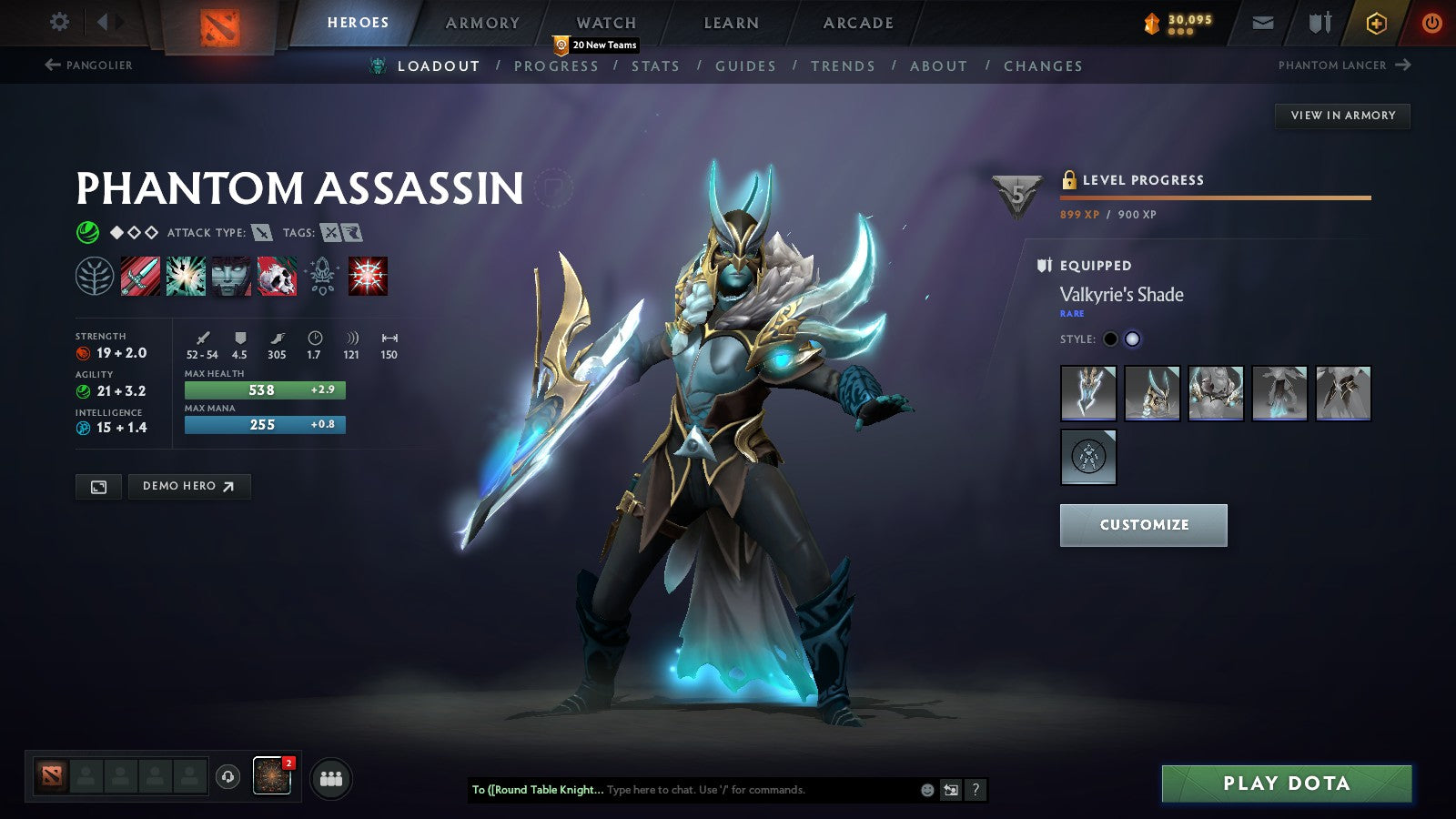Open the Arcade menu item

(x=857, y=23)
